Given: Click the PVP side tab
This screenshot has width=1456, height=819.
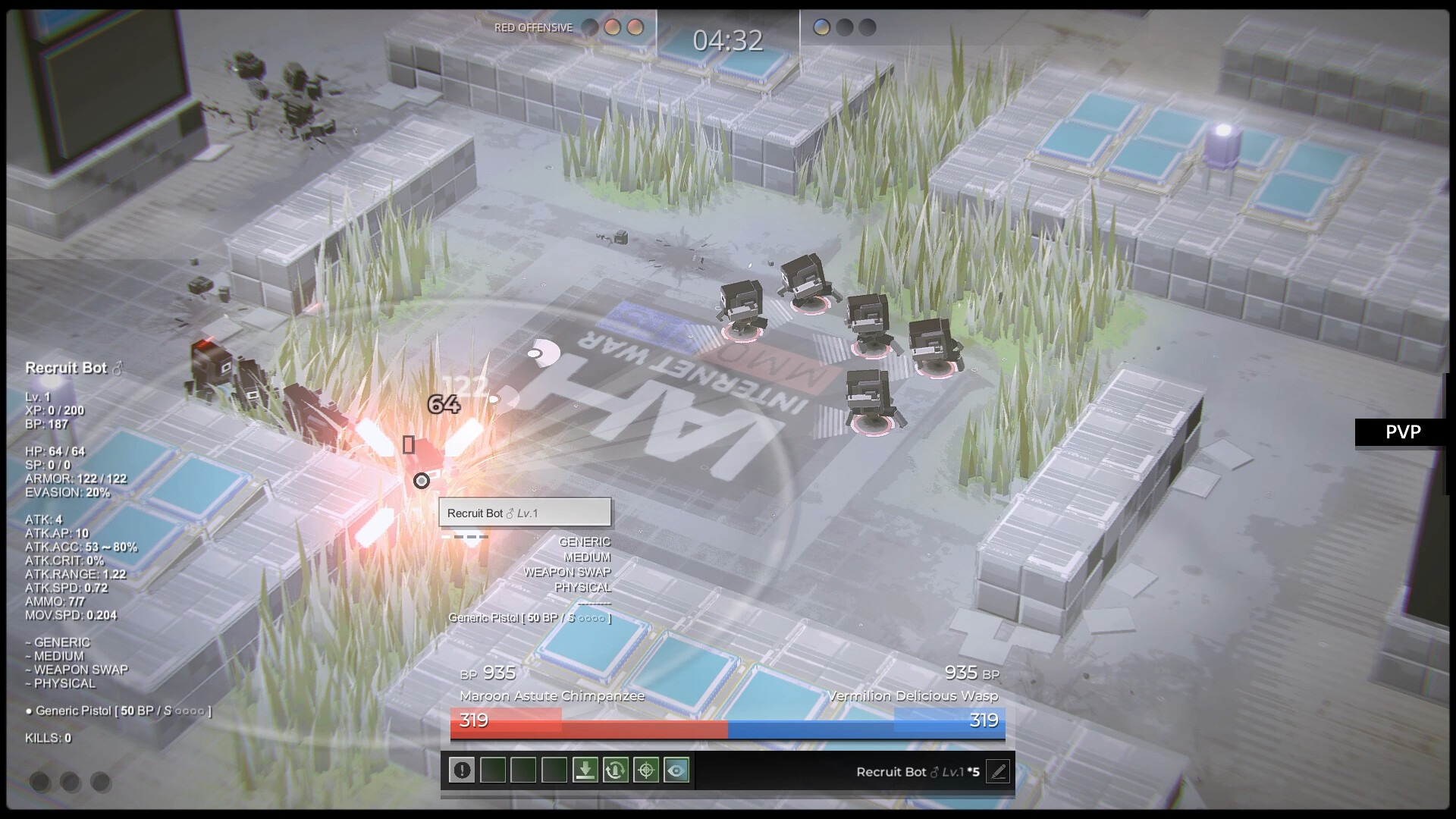Looking at the screenshot, I should point(1403,432).
